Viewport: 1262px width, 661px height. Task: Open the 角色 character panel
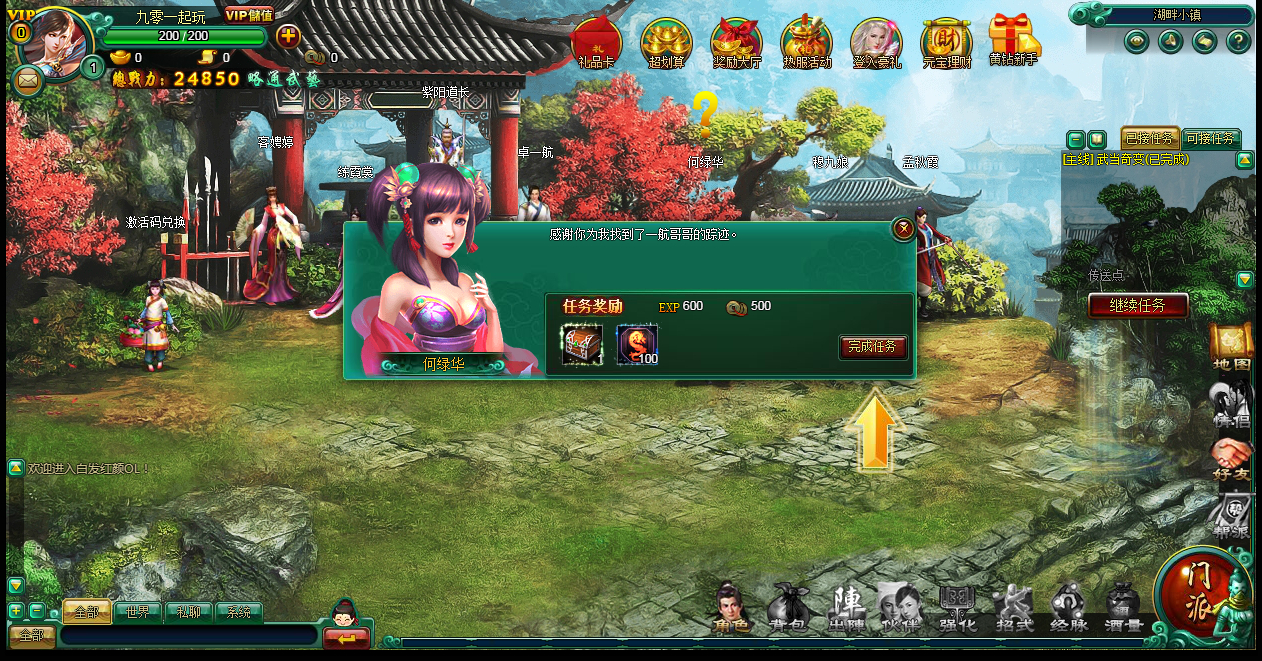(x=732, y=609)
